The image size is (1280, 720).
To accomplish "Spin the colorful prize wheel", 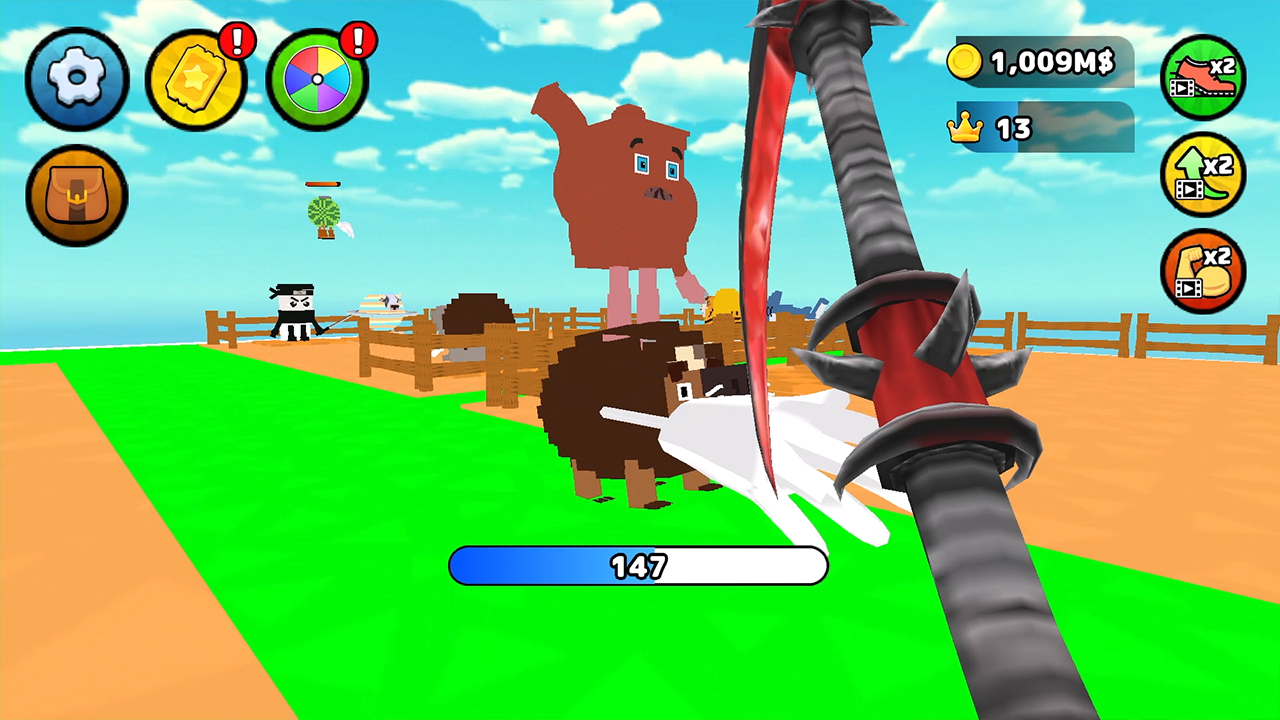I will (x=318, y=80).
